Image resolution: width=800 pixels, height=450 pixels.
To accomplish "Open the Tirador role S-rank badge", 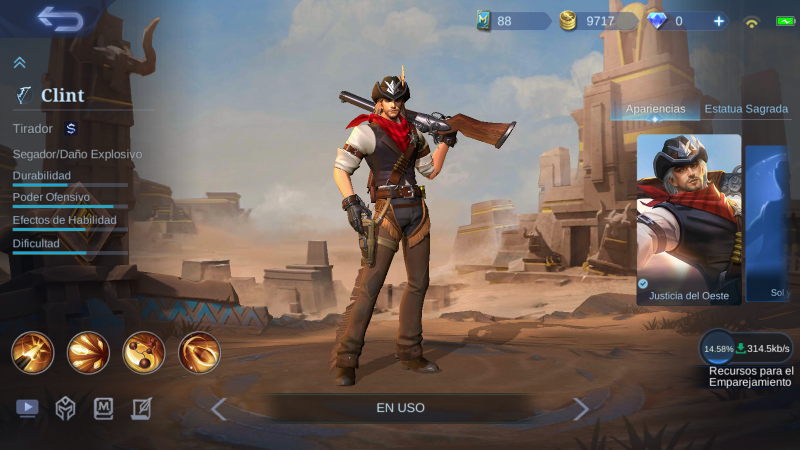I will (x=71, y=128).
